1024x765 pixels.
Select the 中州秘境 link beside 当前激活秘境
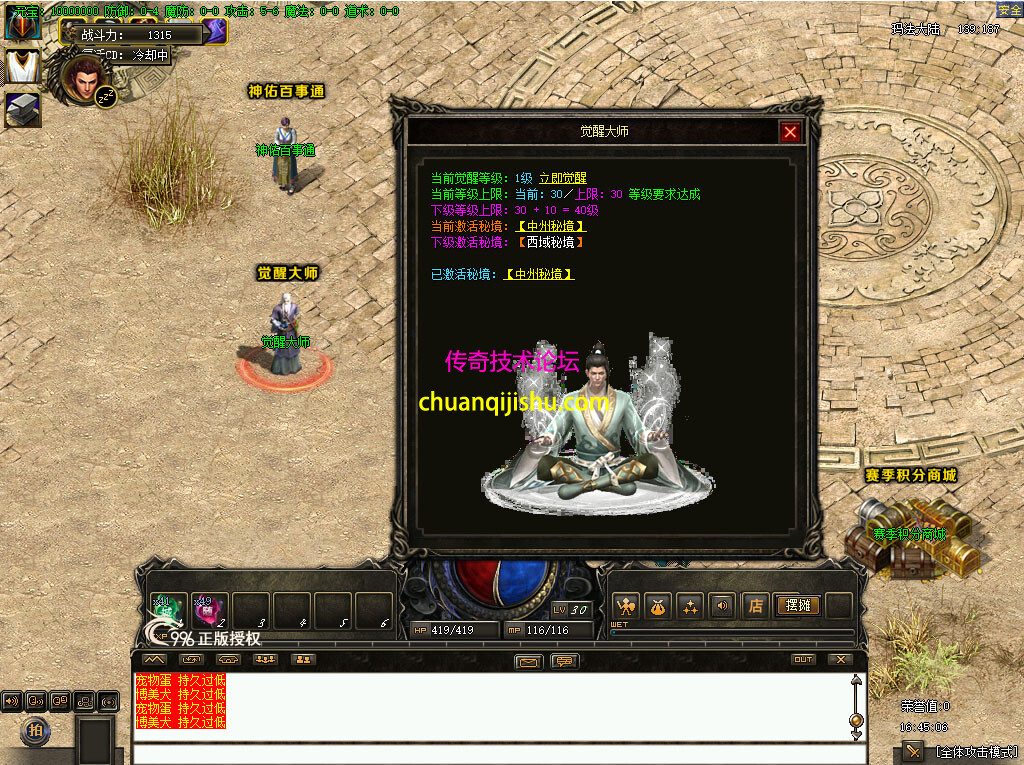point(551,226)
